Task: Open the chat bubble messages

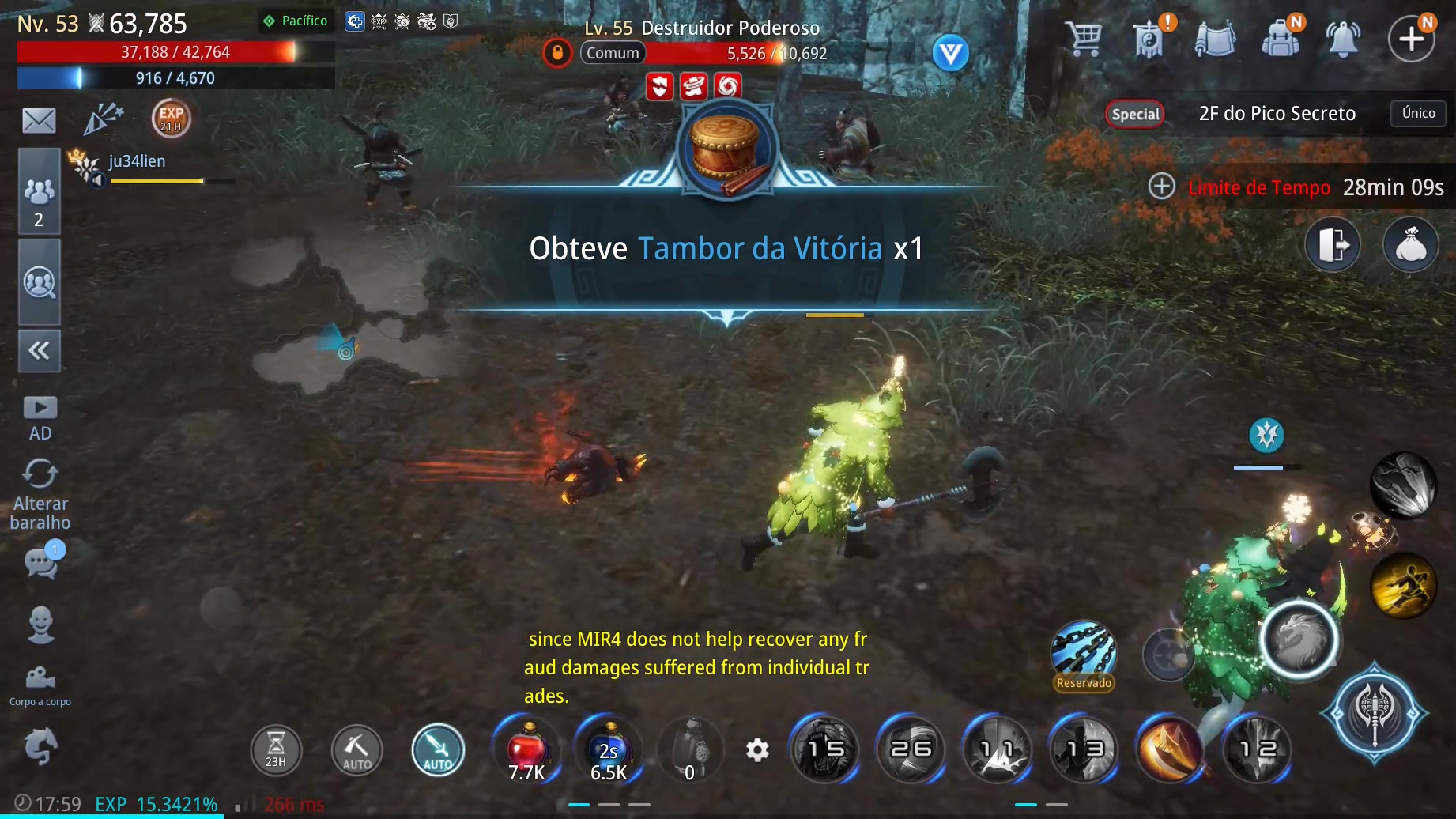Action: coord(42,562)
